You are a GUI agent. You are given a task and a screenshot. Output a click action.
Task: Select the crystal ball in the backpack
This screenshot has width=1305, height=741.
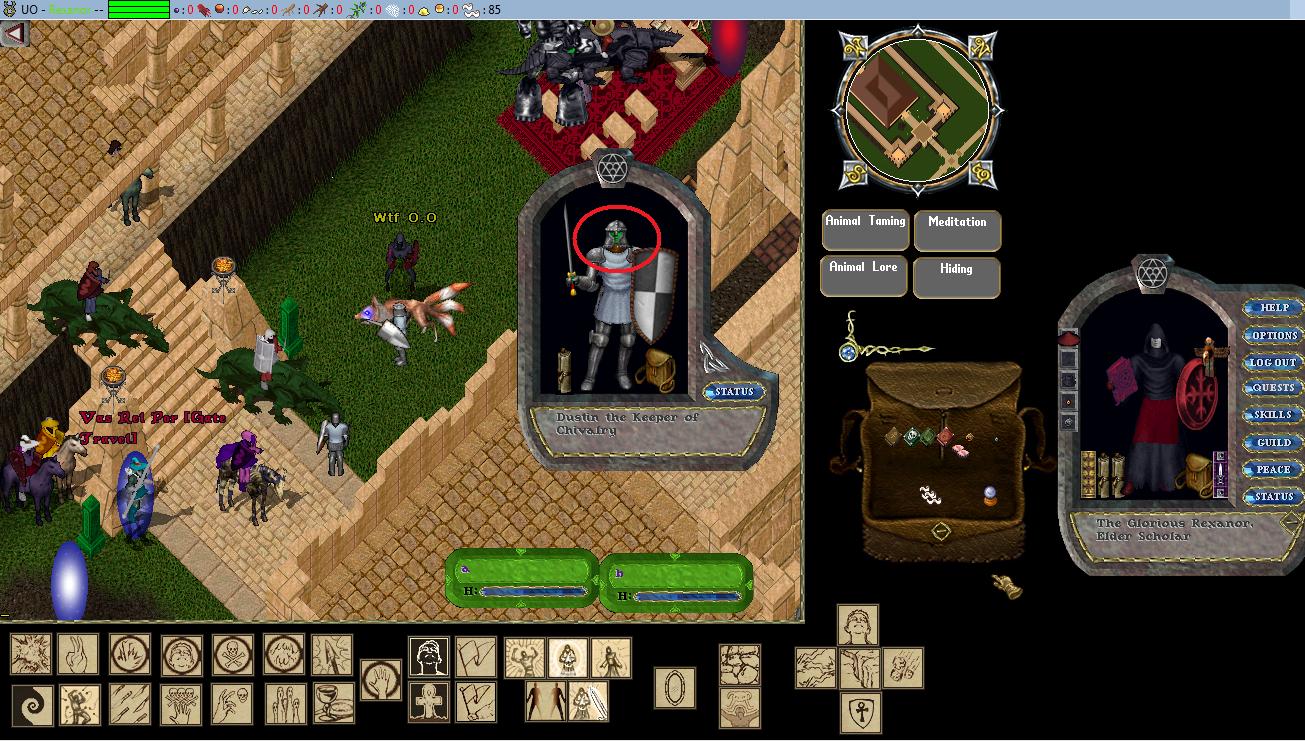pos(989,494)
